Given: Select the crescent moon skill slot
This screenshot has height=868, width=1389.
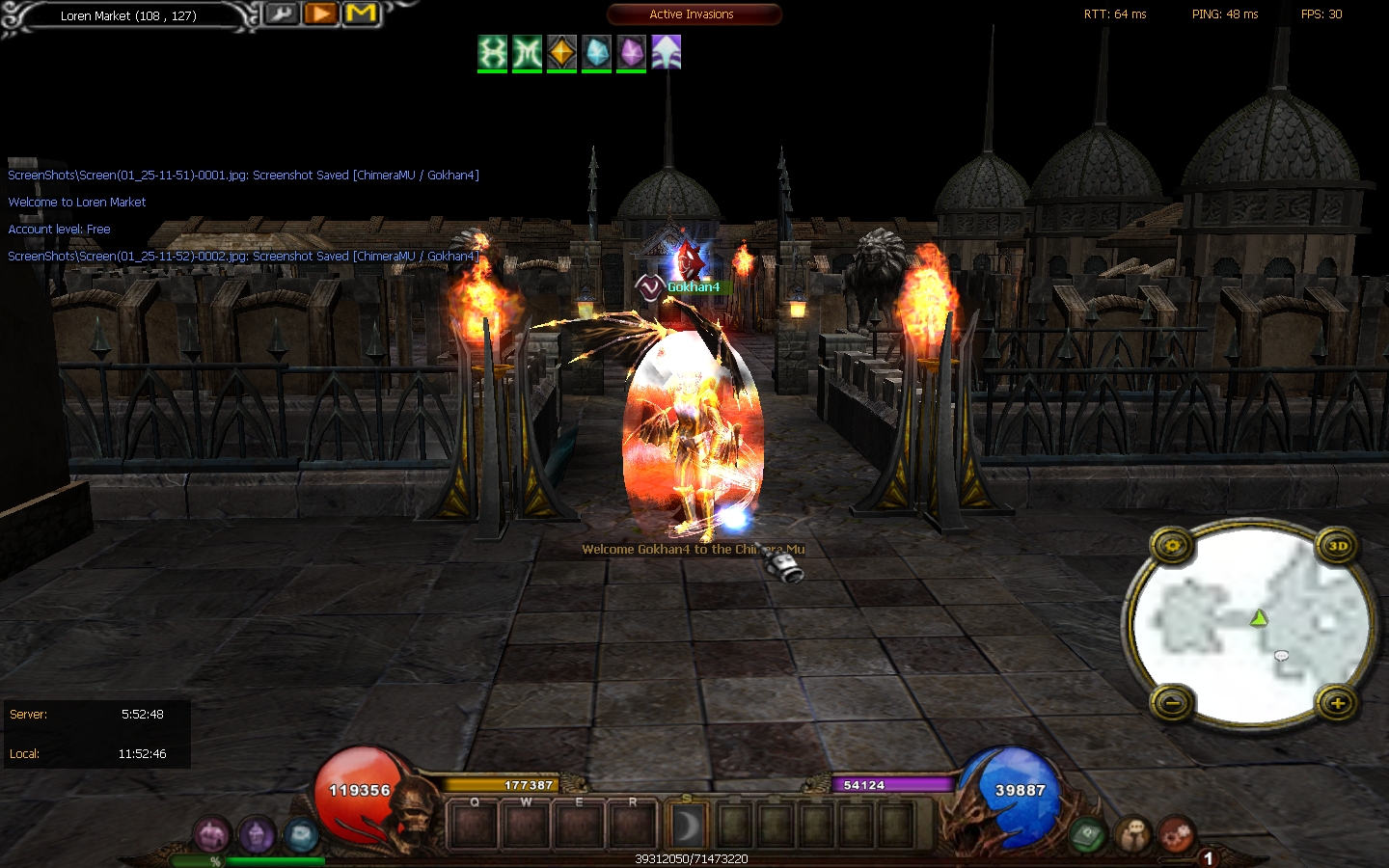Looking at the screenshot, I should point(687,826).
